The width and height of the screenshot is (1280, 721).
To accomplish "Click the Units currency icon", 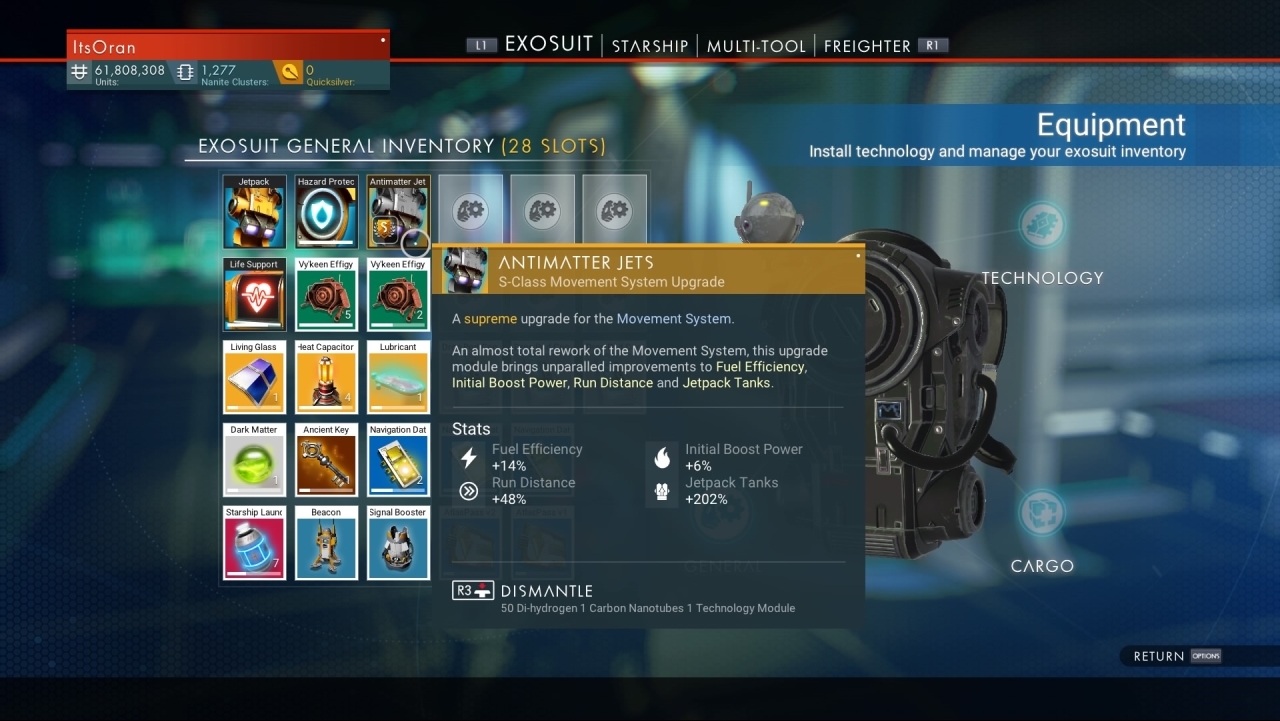I will [79, 72].
